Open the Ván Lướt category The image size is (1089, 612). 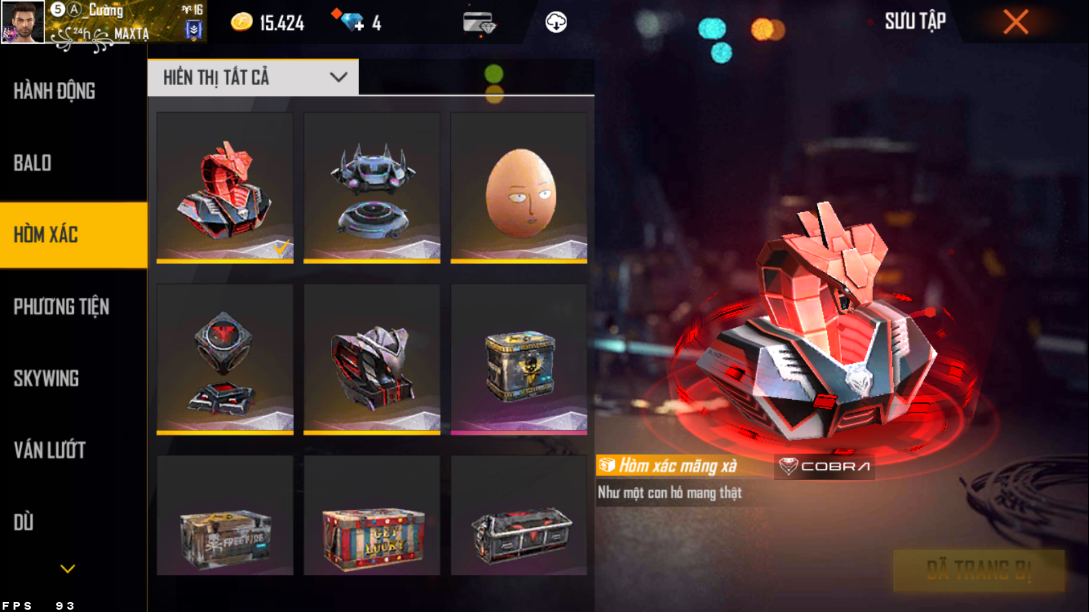(49, 450)
